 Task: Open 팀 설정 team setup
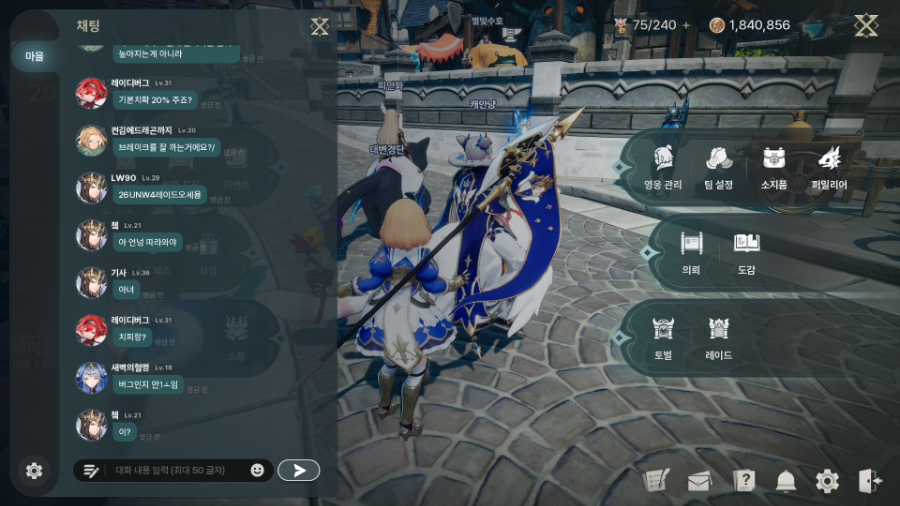click(x=718, y=167)
